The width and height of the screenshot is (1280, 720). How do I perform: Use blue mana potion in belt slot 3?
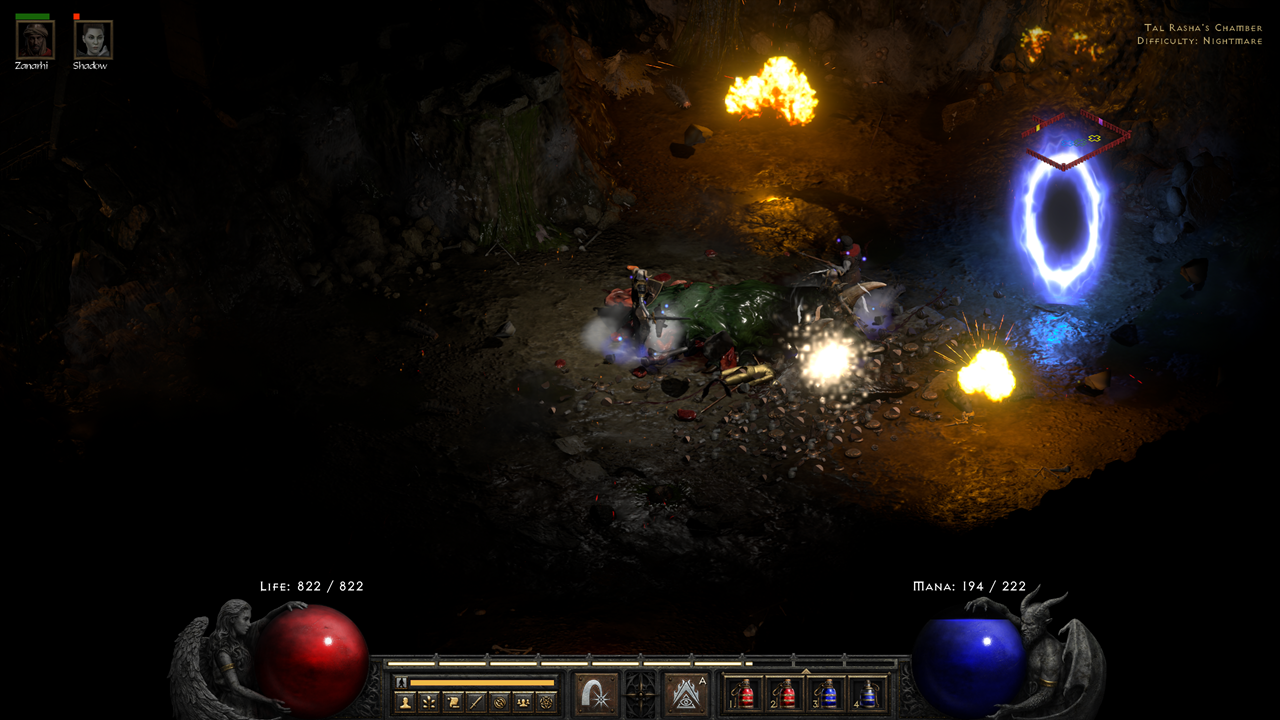click(x=827, y=694)
